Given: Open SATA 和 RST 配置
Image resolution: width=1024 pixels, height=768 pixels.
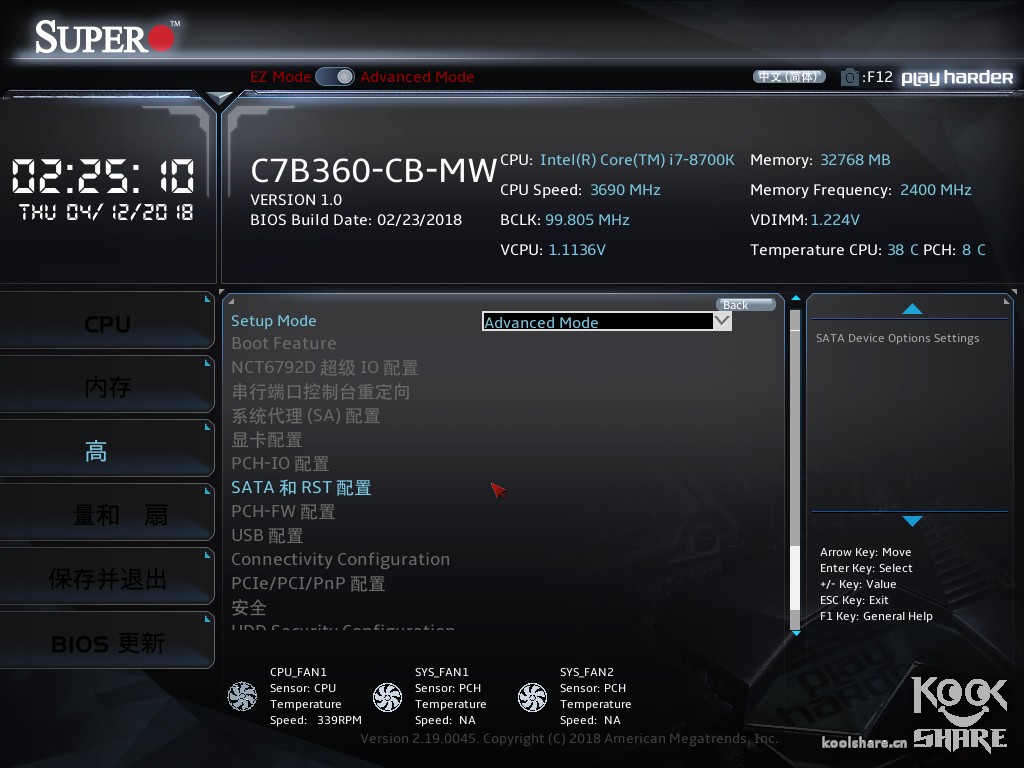Looking at the screenshot, I should (x=301, y=487).
